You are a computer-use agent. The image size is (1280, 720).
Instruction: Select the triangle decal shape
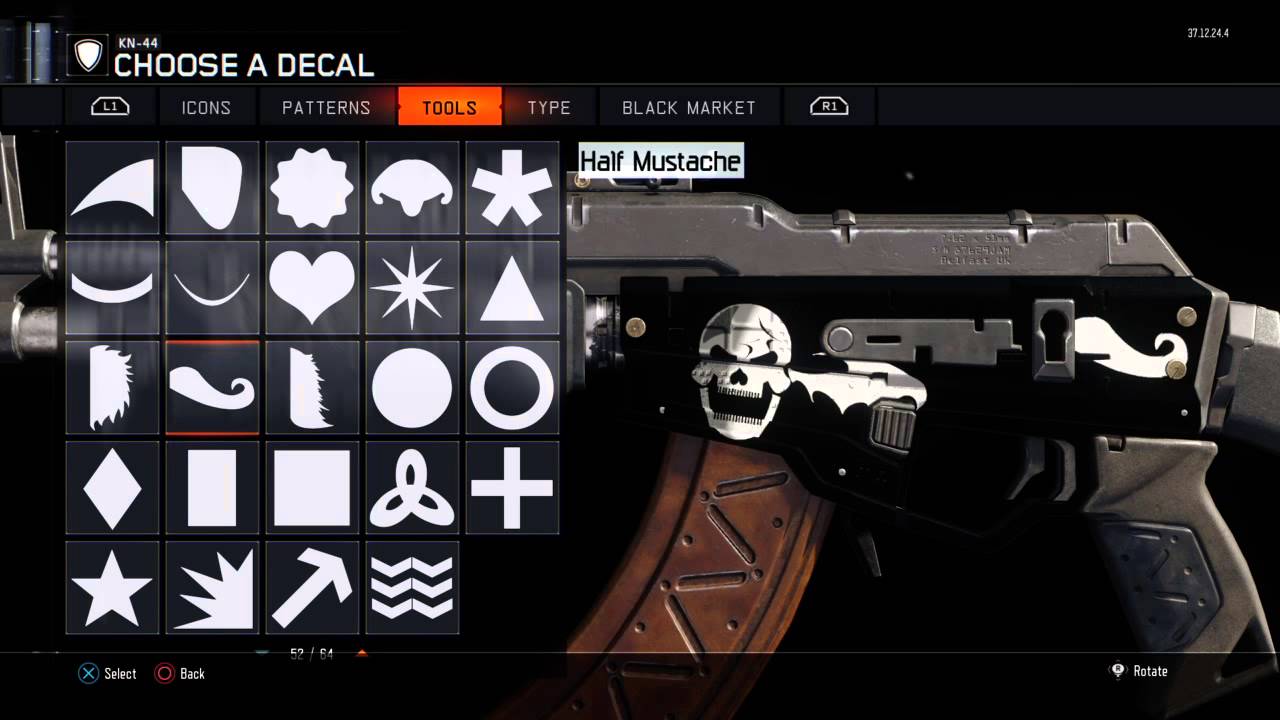[512, 288]
